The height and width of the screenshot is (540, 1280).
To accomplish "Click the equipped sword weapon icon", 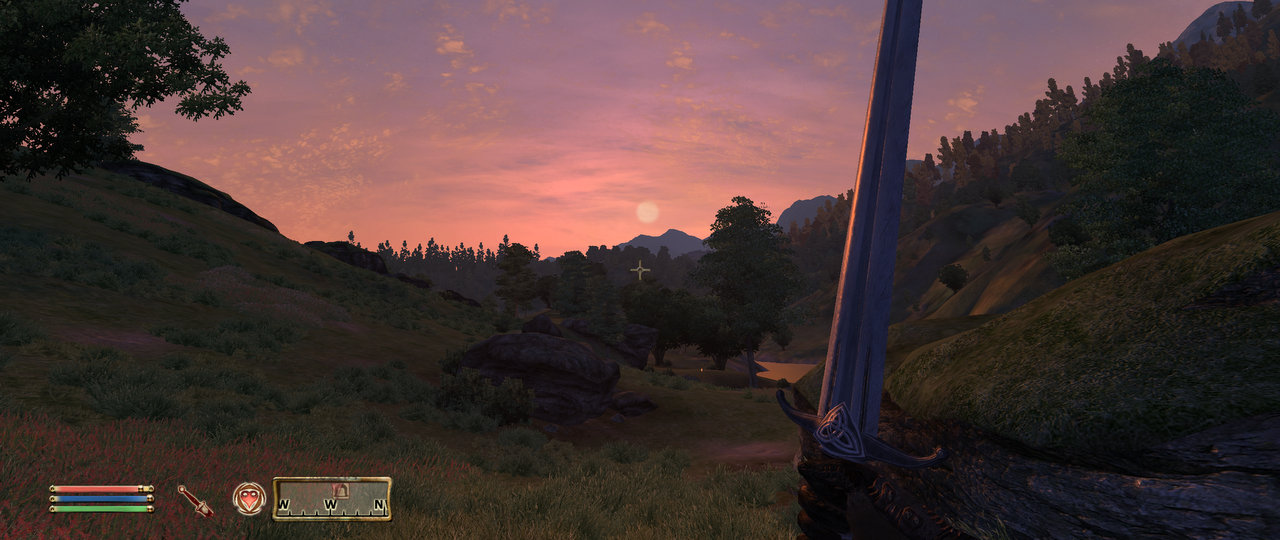I will coord(196,500).
